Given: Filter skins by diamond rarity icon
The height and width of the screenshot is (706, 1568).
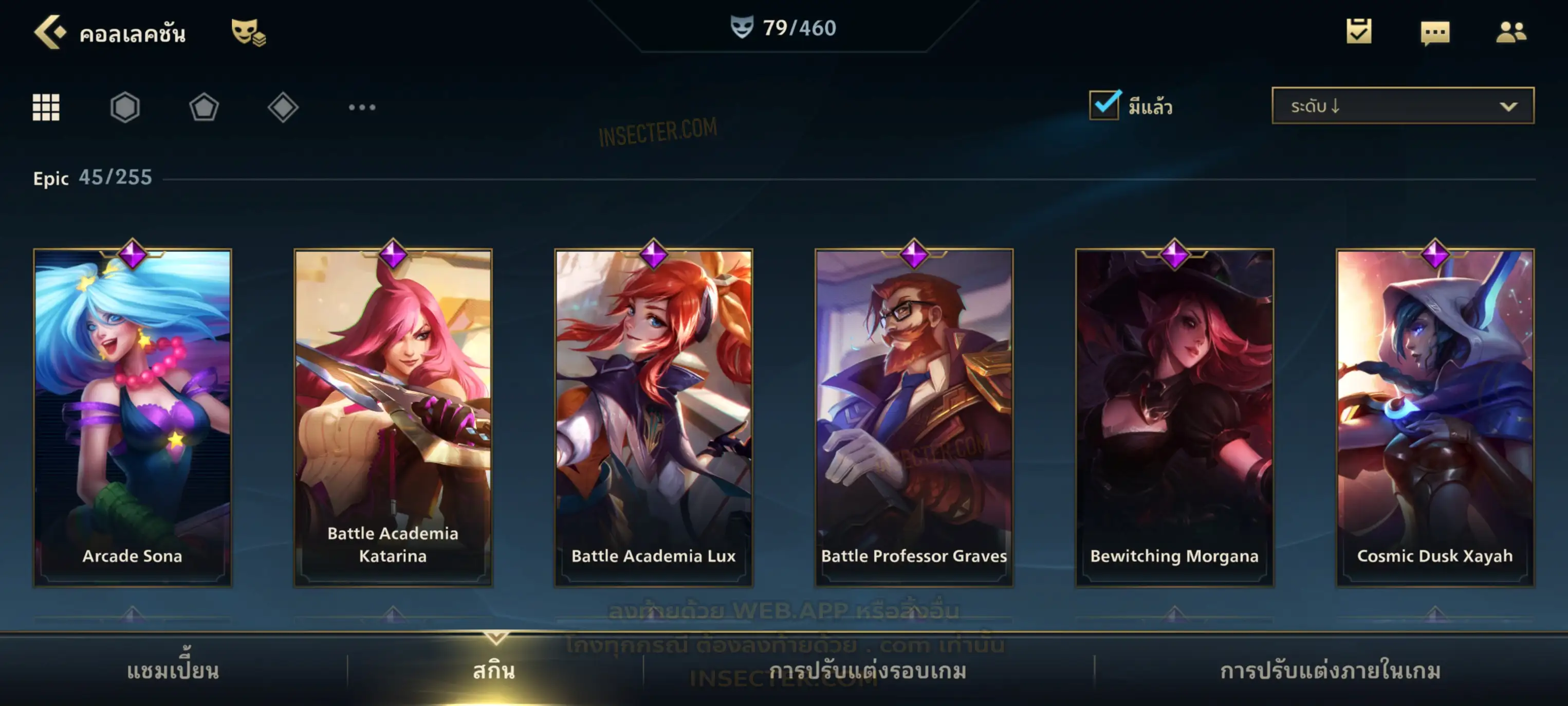Looking at the screenshot, I should [x=283, y=108].
